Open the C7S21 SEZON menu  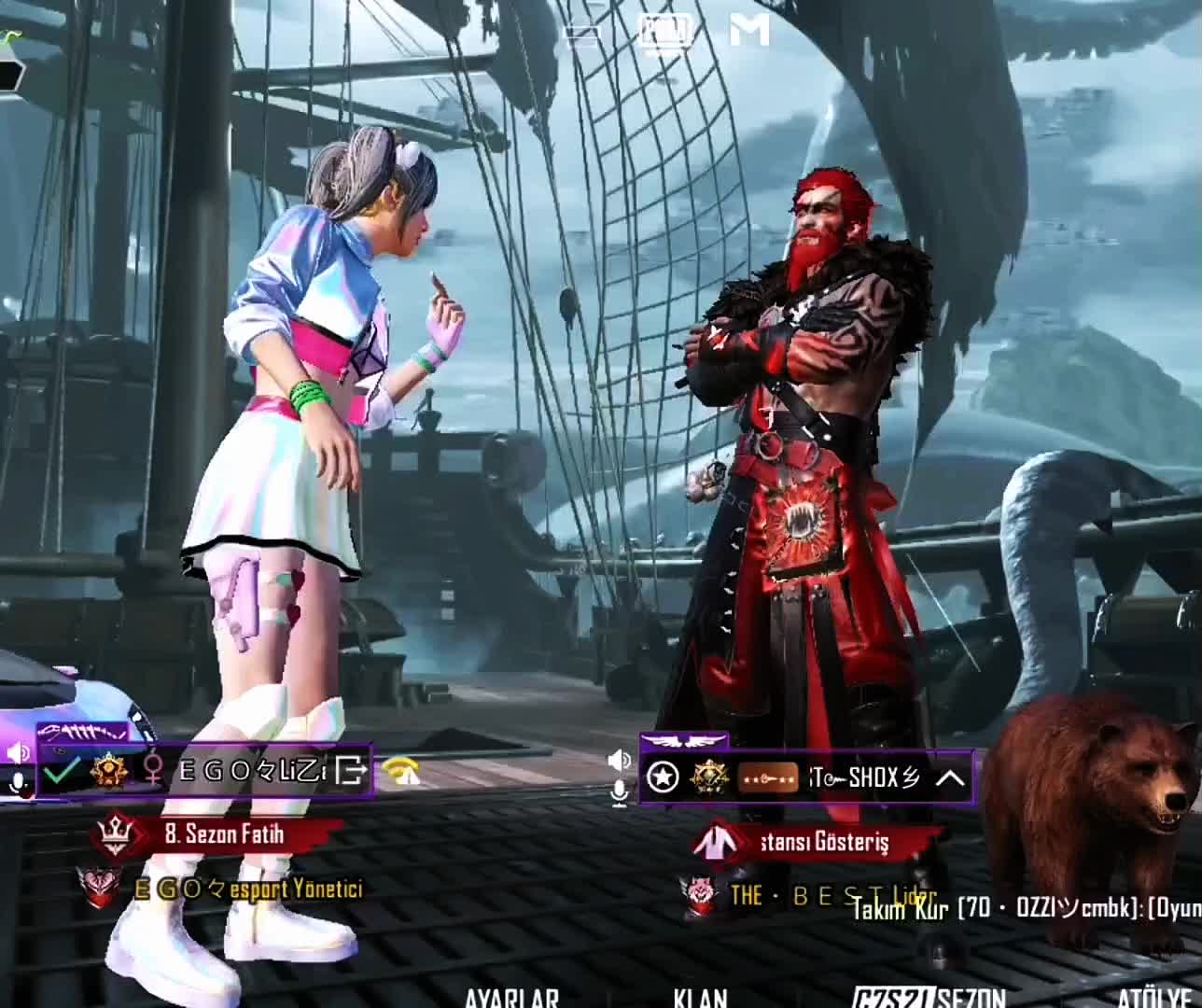tap(929, 999)
